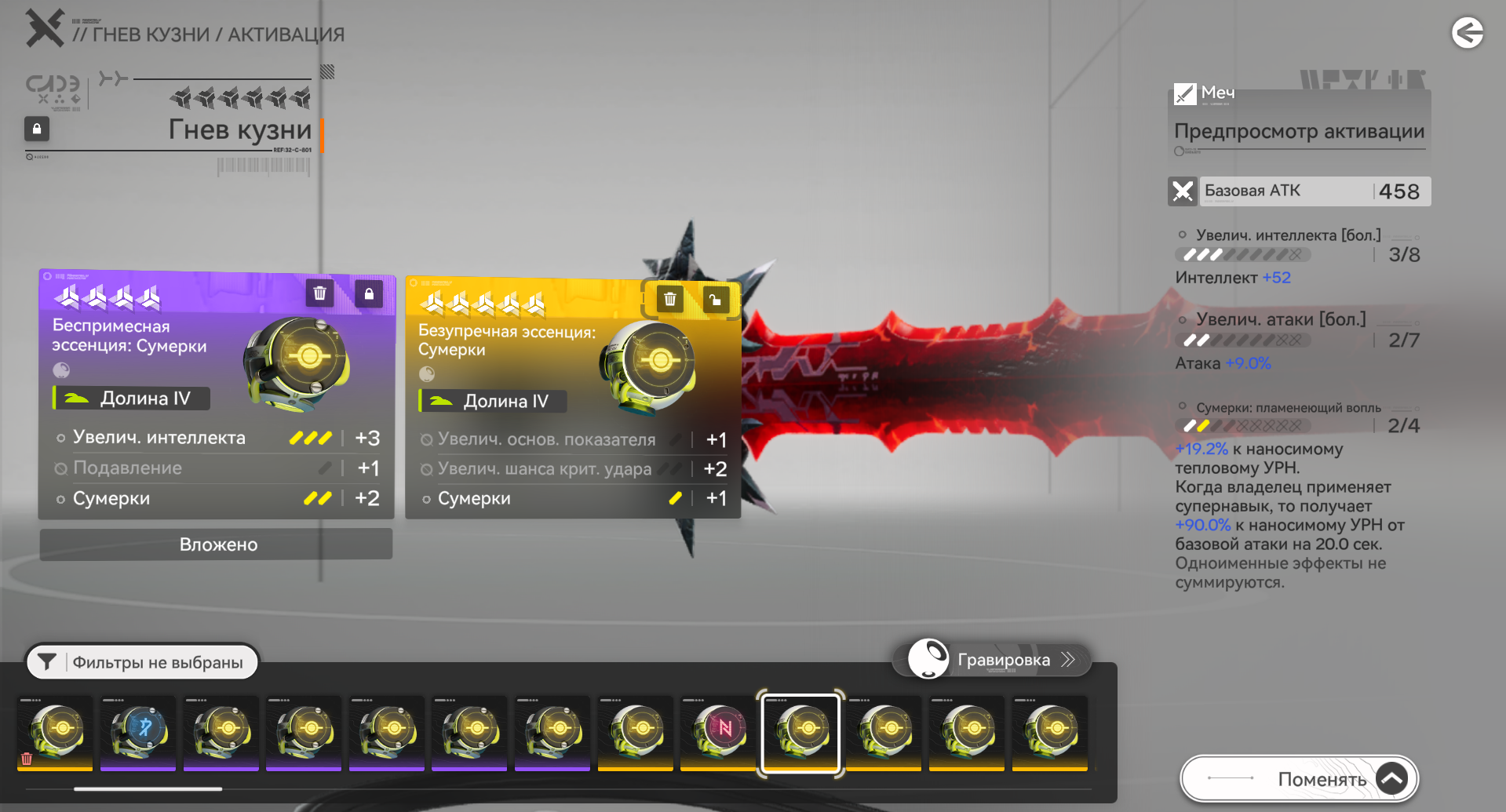Viewport: 1506px width, 812px height.
Task: Go back using the arrow button
Action: point(1467,33)
